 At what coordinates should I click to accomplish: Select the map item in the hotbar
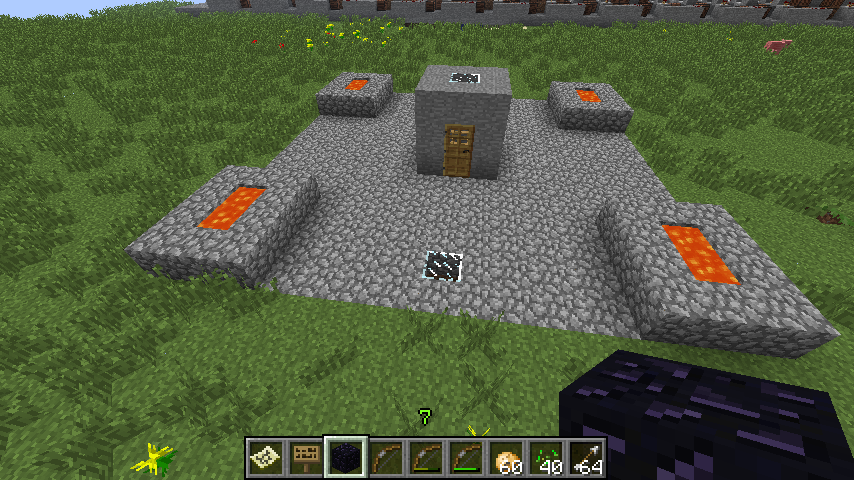coord(266,458)
